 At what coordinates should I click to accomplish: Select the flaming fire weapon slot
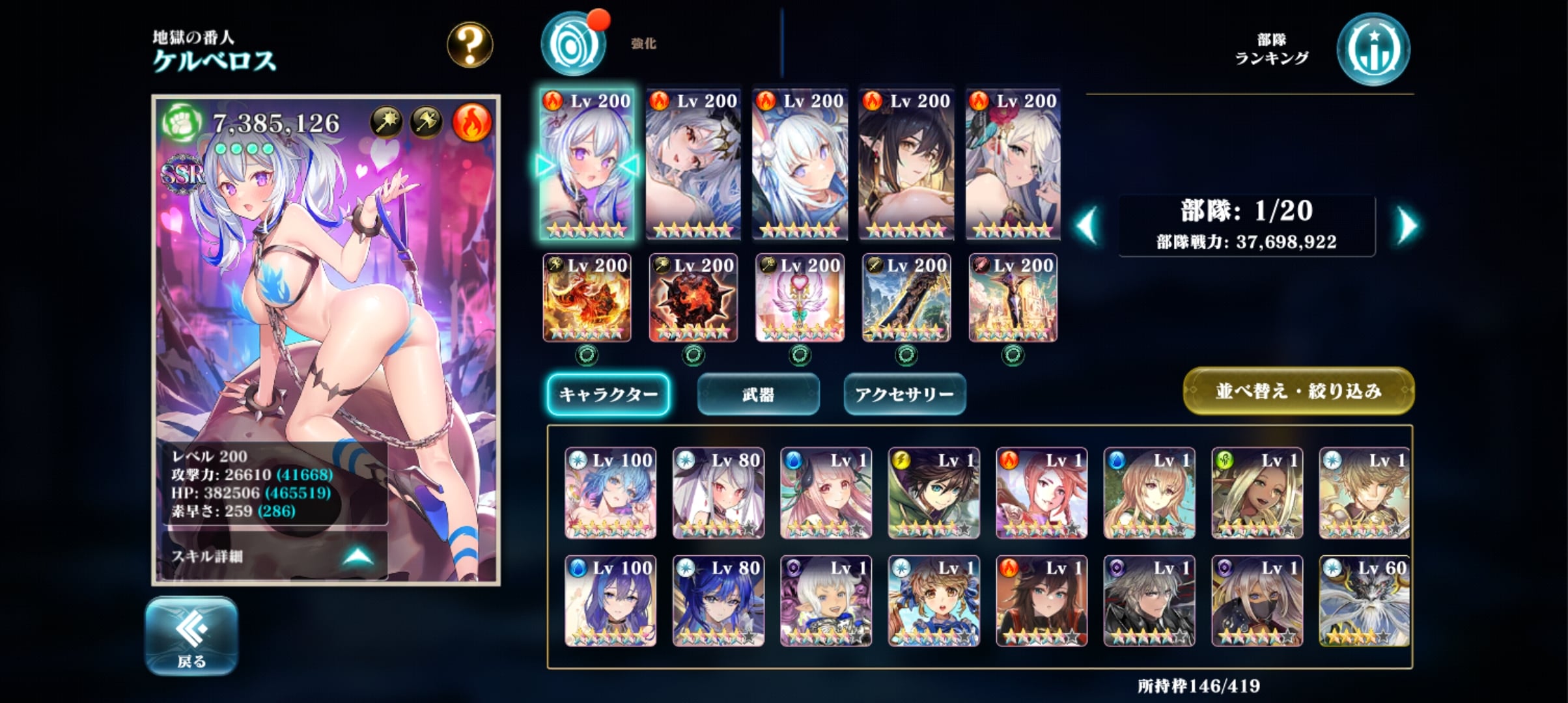click(587, 298)
